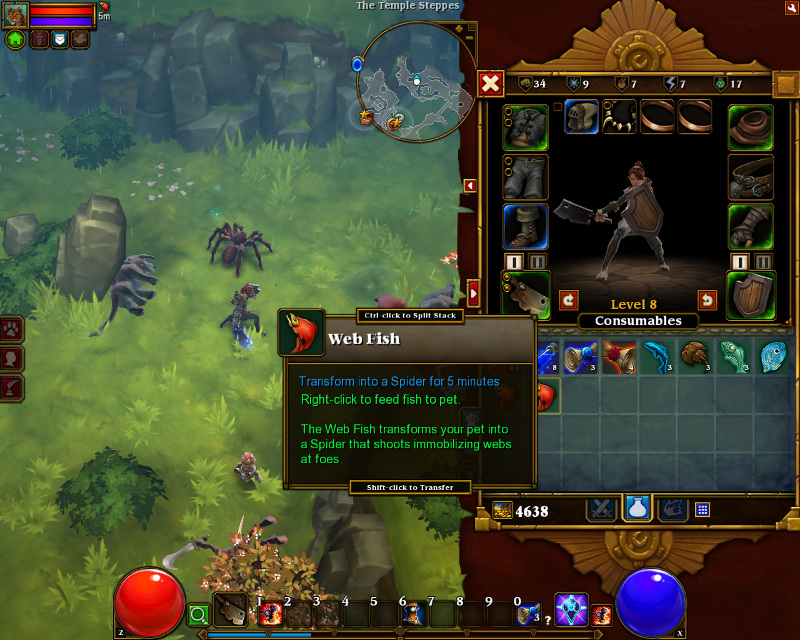Image resolution: width=800 pixels, height=640 pixels.
Task: Select the equipped wooden shield slot
Action: tap(751, 295)
